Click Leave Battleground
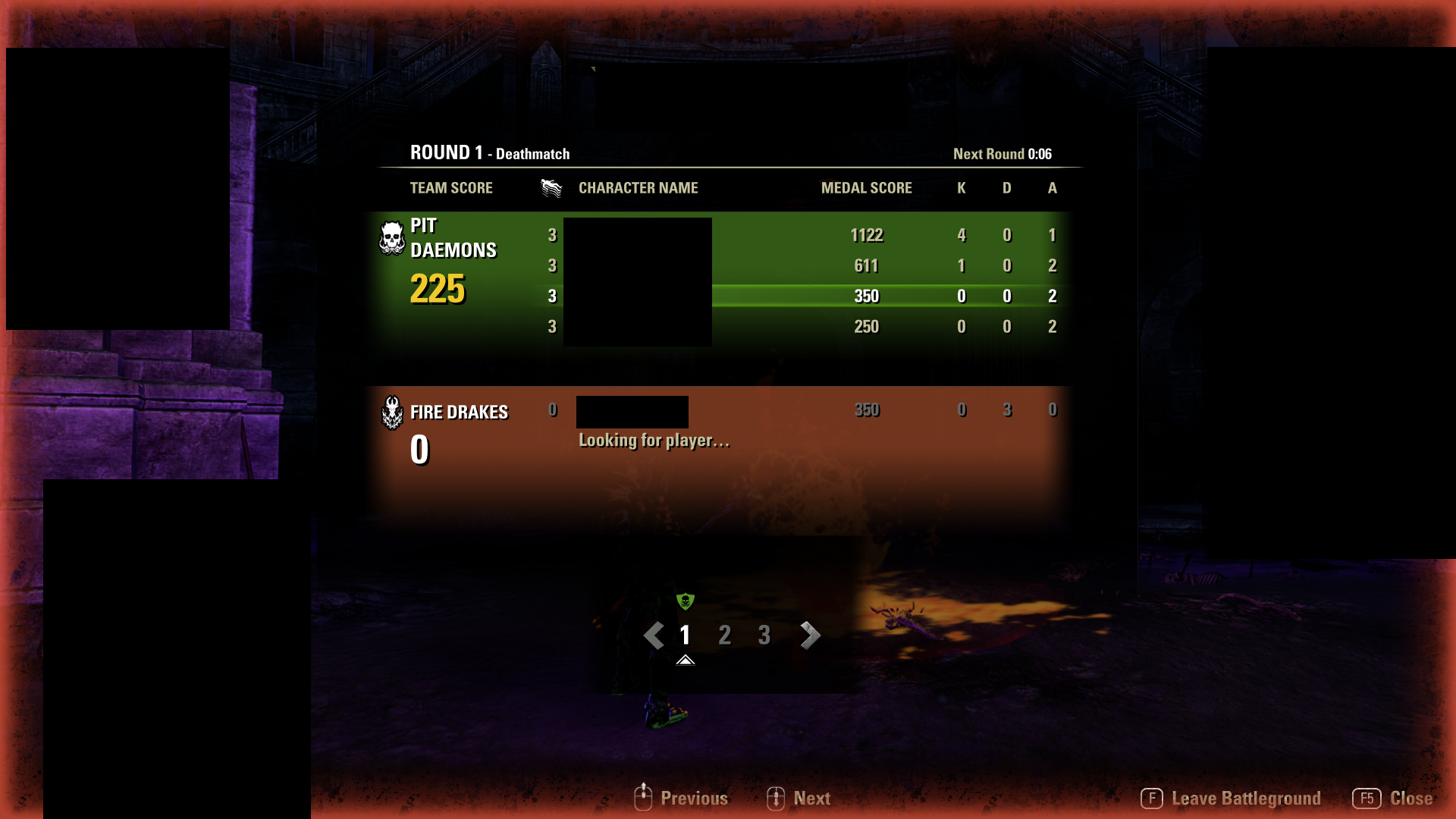Image resolution: width=1456 pixels, height=819 pixels. 1246,798
